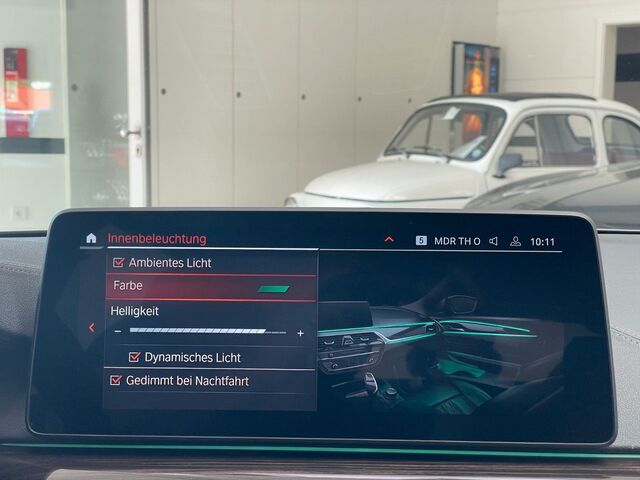Select the green Farbe color swatch
640x480 pixels.
point(273,289)
